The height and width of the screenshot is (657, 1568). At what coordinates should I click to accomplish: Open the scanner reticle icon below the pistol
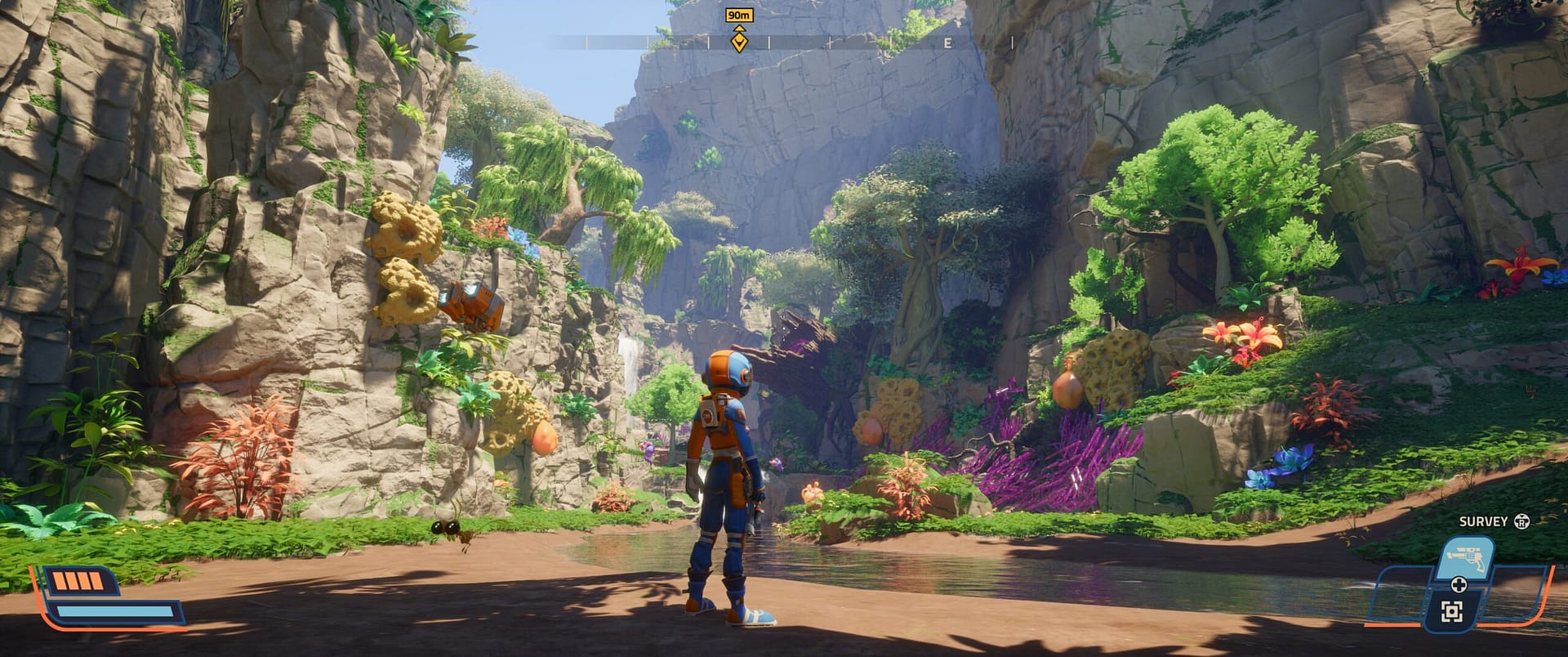(1453, 610)
